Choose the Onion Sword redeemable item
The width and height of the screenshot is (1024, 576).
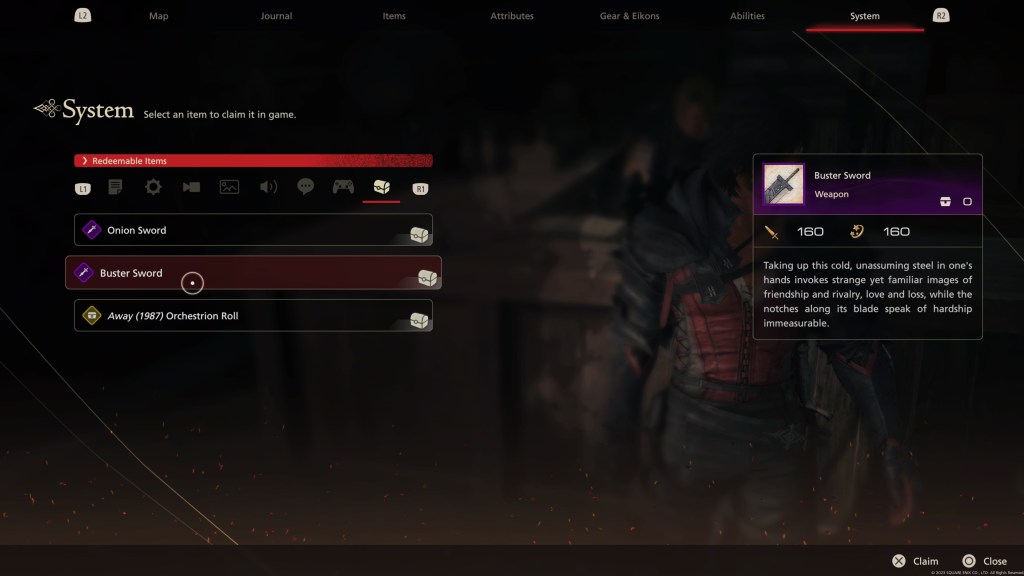tap(253, 230)
